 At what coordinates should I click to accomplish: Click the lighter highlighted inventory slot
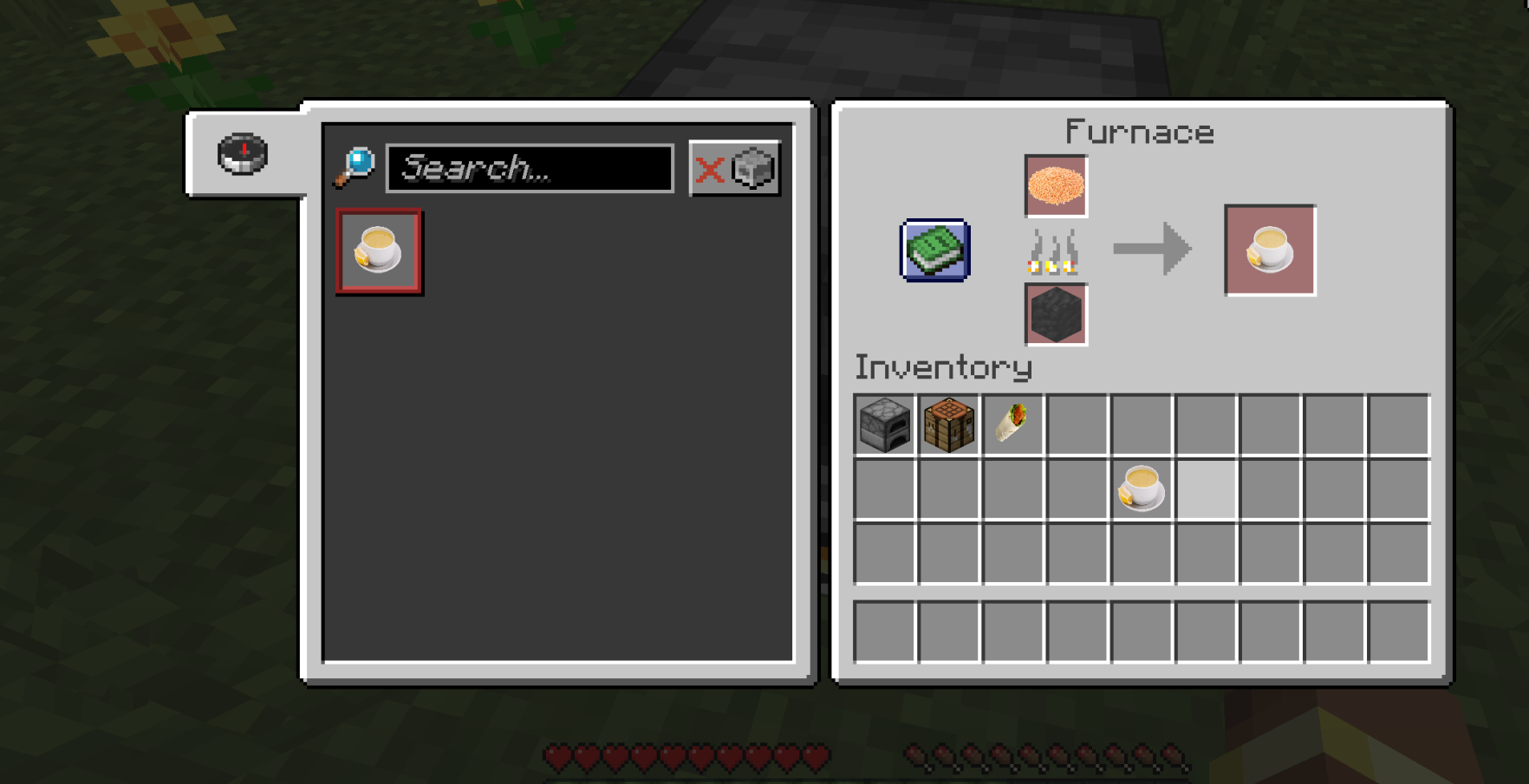click(1204, 488)
